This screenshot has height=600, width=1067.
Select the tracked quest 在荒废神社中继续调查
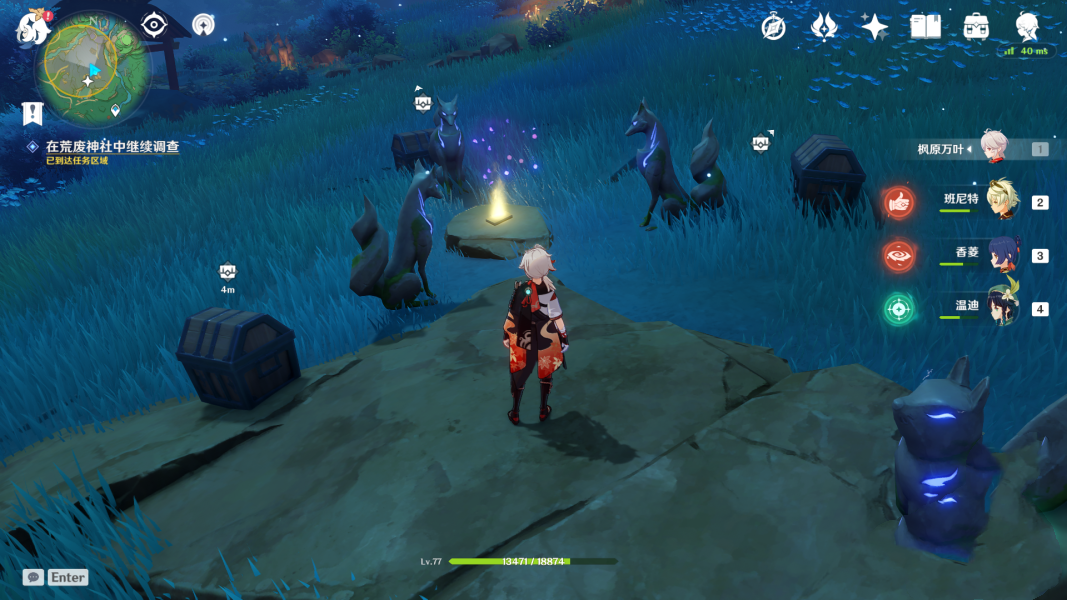point(112,146)
